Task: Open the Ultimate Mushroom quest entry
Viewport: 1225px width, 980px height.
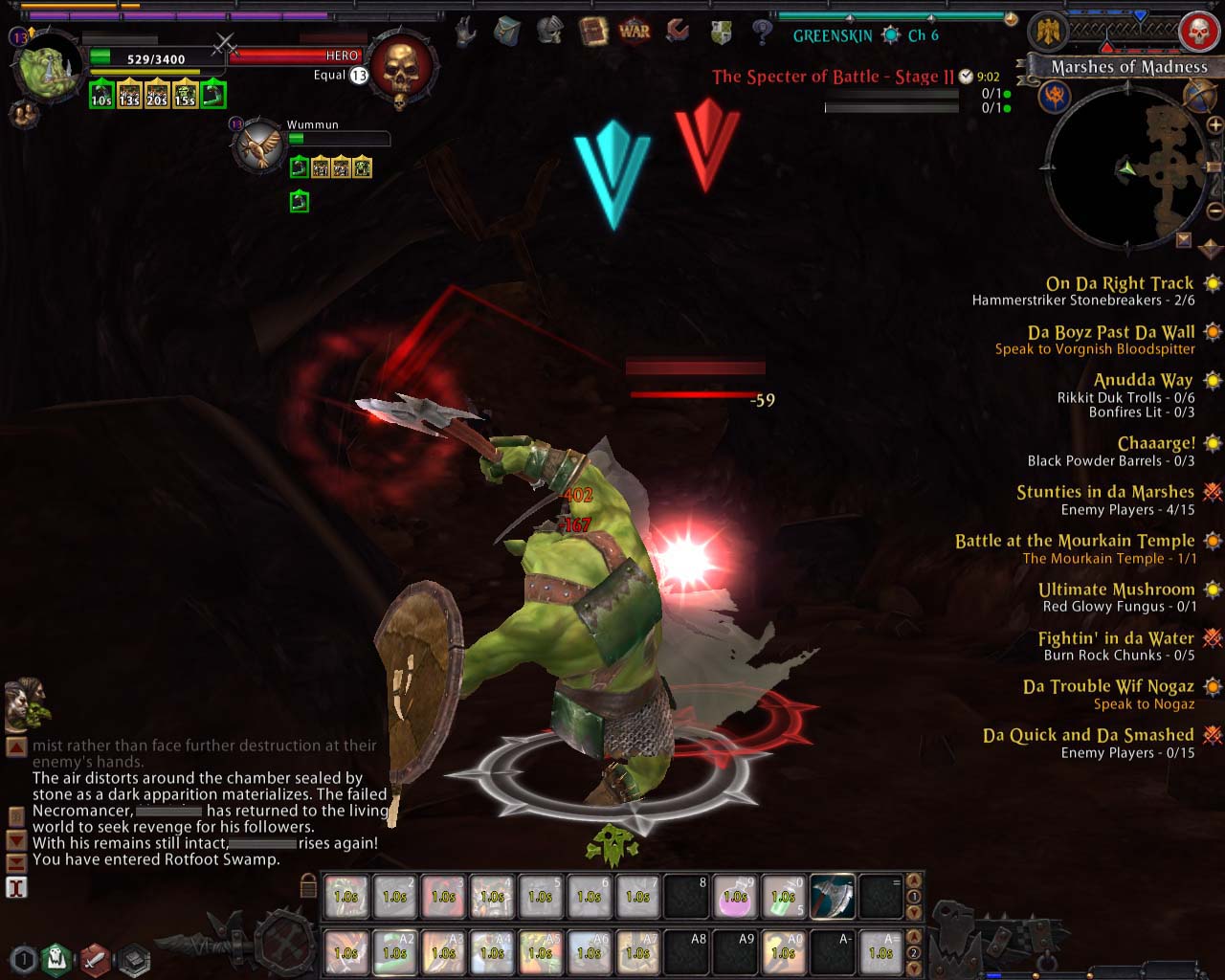Action: pyautogui.click(x=1116, y=590)
